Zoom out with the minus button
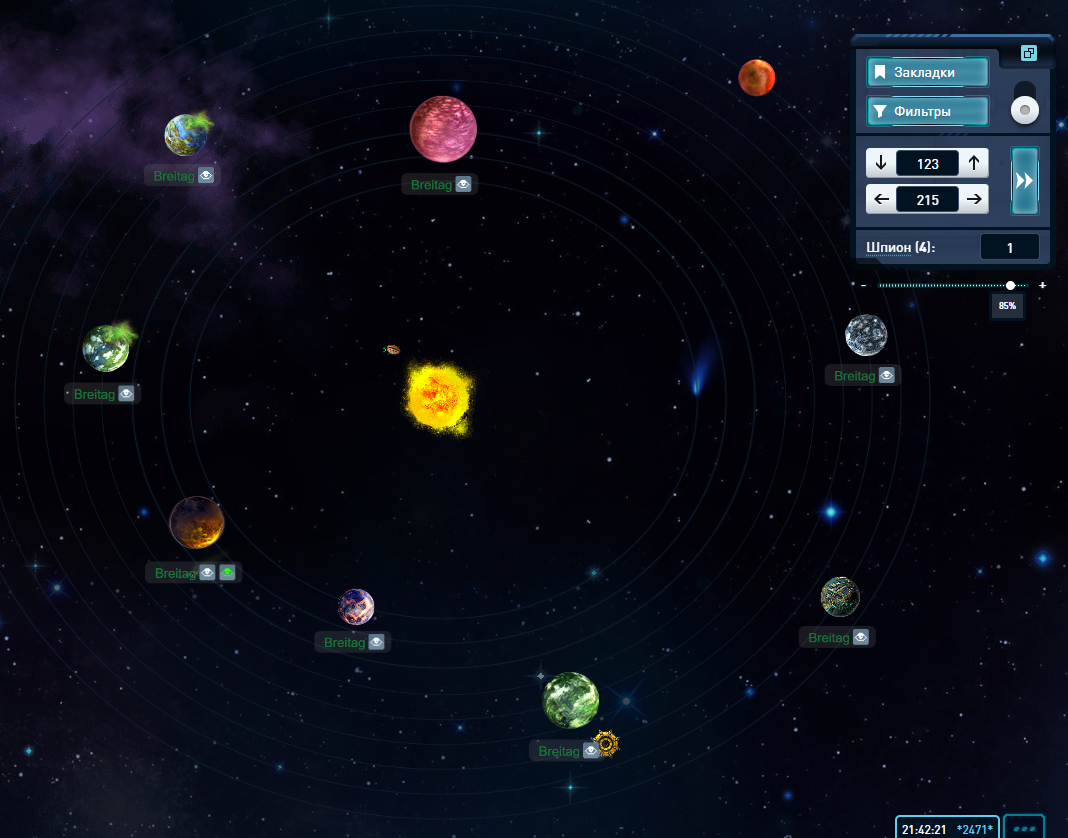1068x838 pixels. click(x=864, y=285)
